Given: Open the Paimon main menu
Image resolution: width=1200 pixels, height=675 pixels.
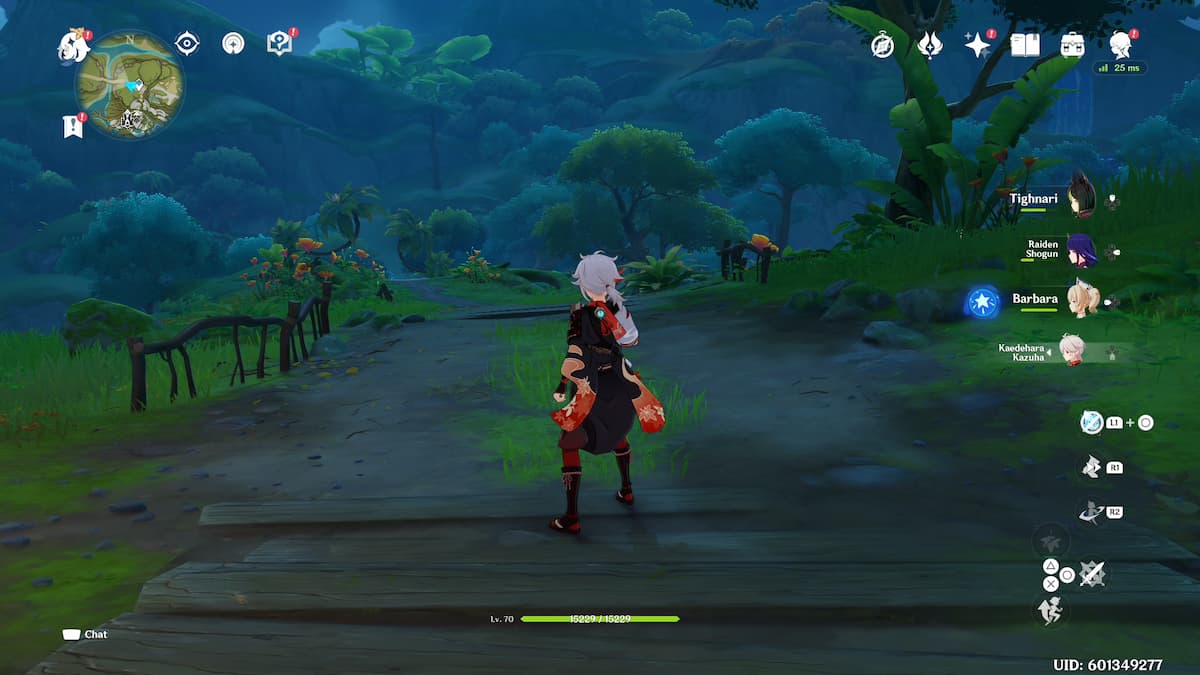Looking at the screenshot, I should tap(72, 44).
